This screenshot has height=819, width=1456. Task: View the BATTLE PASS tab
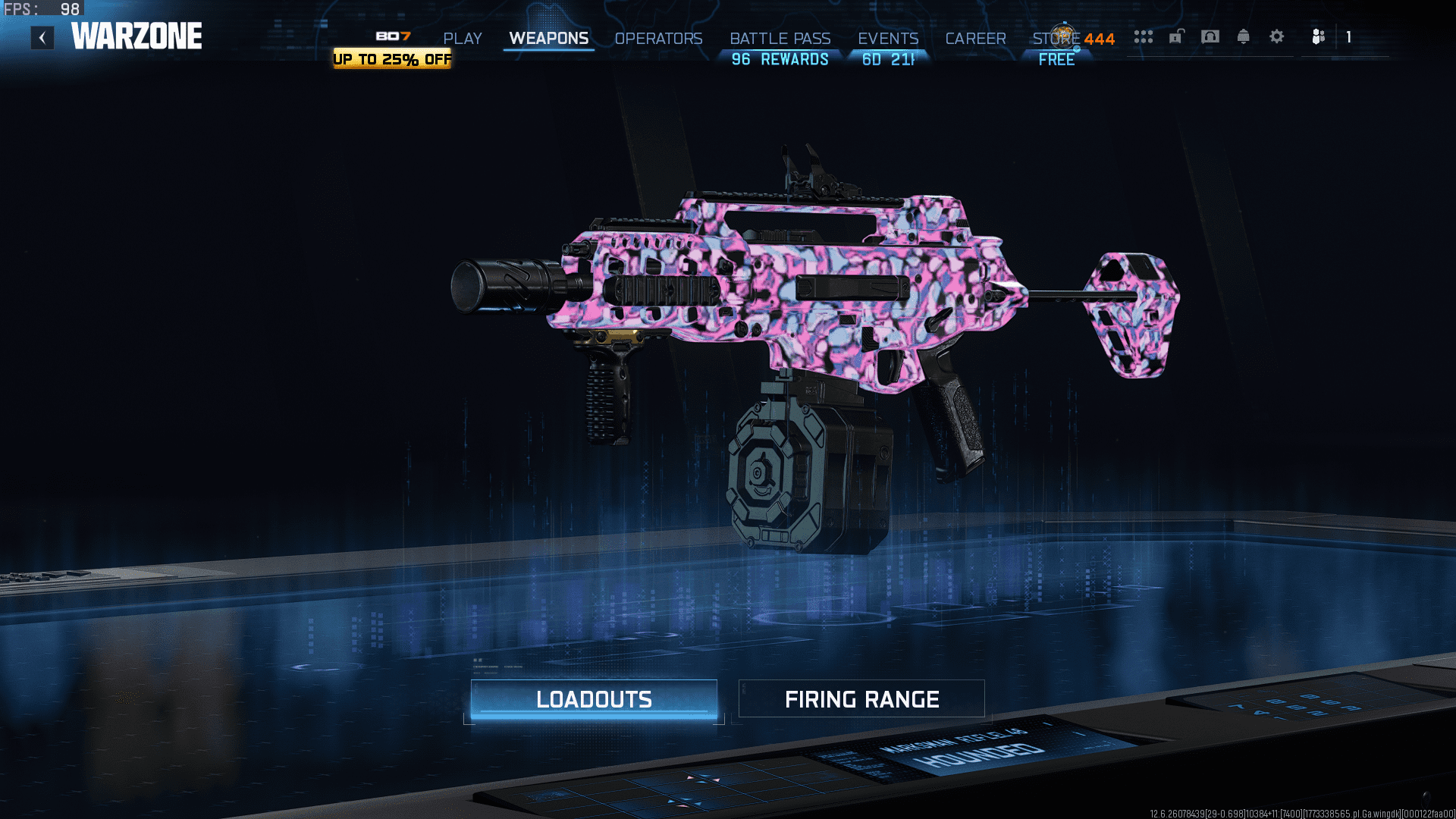point(780,38)
